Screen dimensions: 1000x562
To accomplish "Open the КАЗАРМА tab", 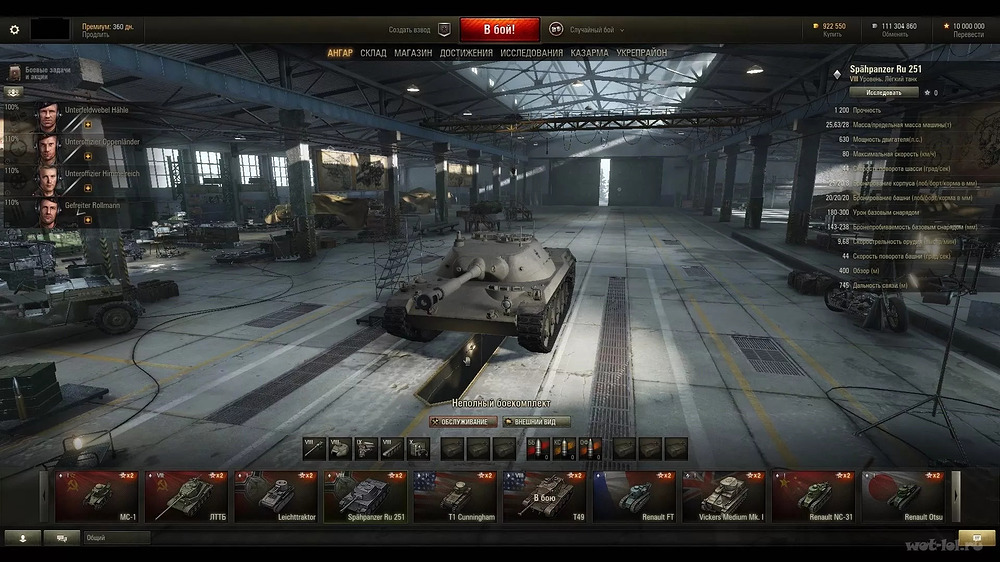I will (590, 53).
